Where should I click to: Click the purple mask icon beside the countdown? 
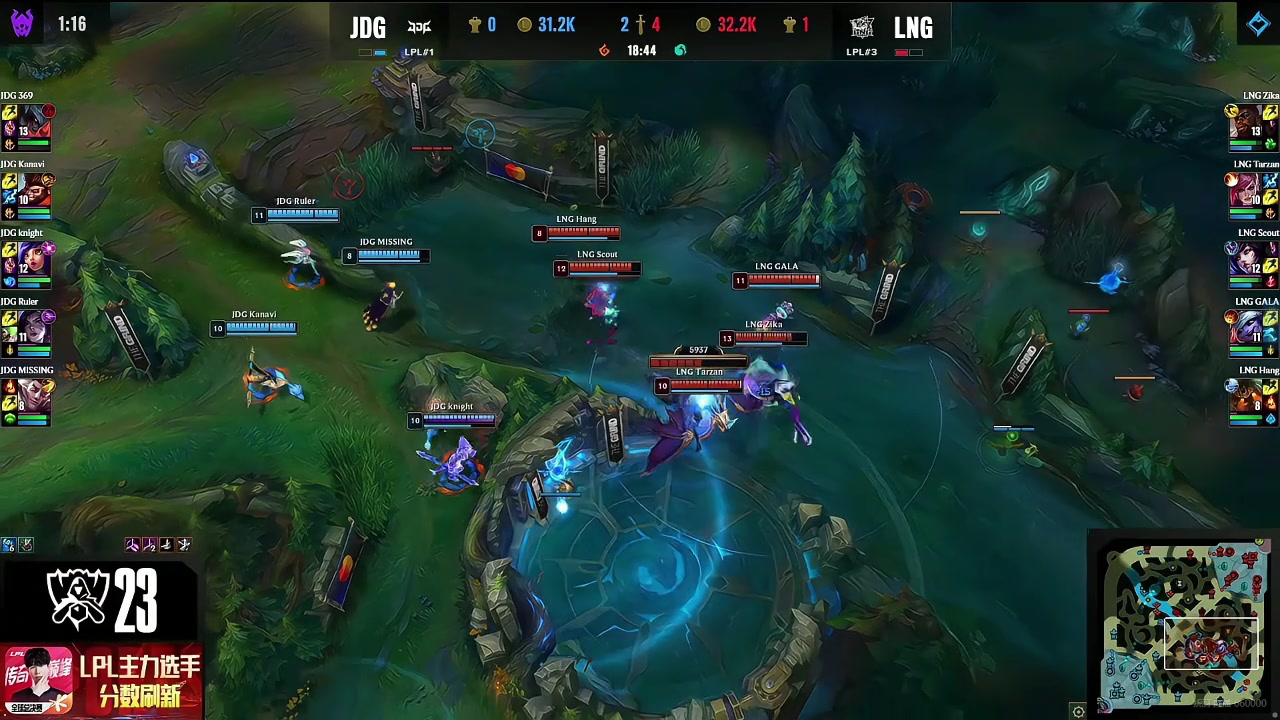(x=22, y=23)
